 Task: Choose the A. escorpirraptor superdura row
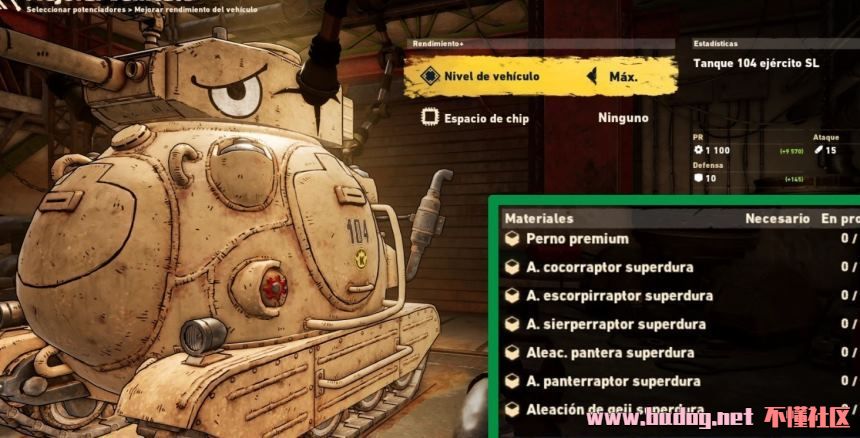[619, 296]
